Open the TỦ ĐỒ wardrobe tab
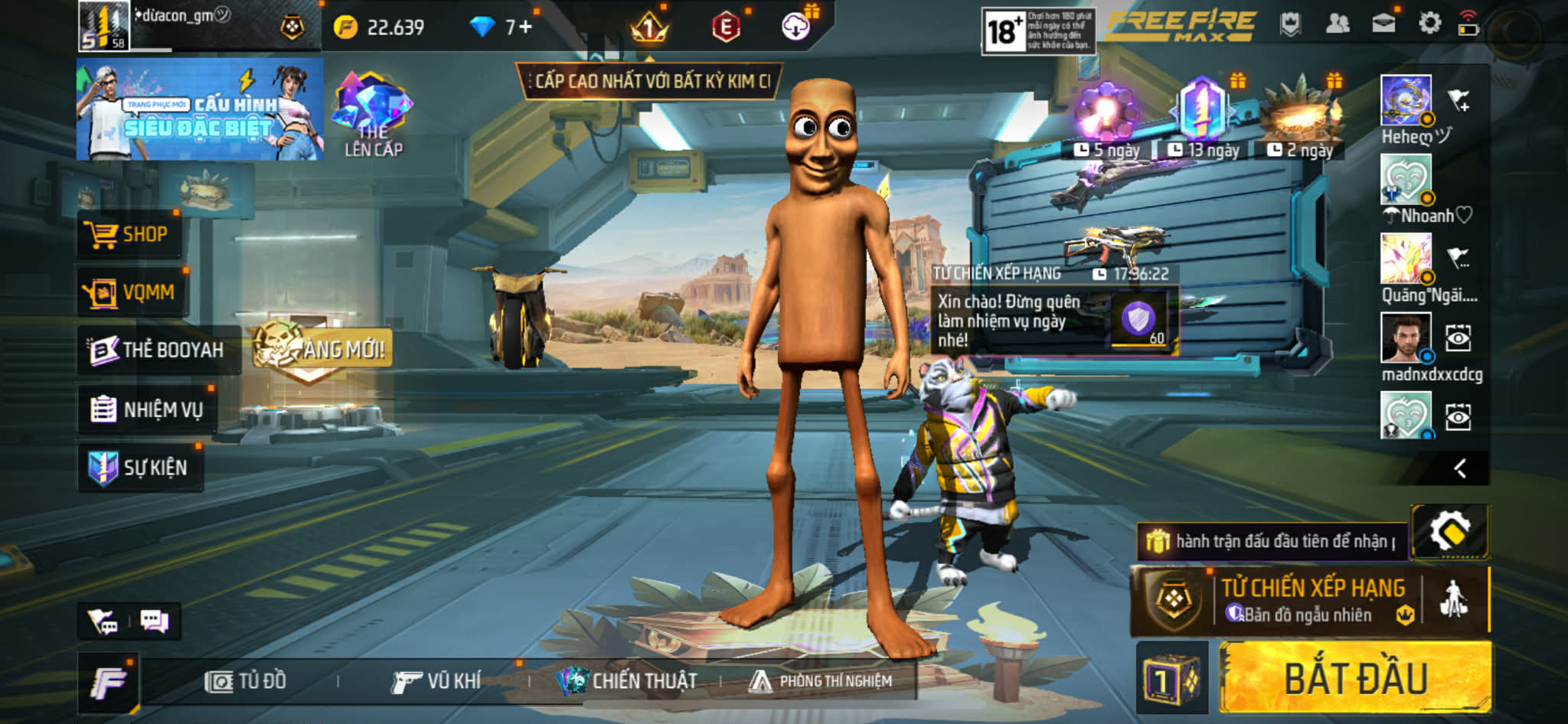 (x=247, y=680)
